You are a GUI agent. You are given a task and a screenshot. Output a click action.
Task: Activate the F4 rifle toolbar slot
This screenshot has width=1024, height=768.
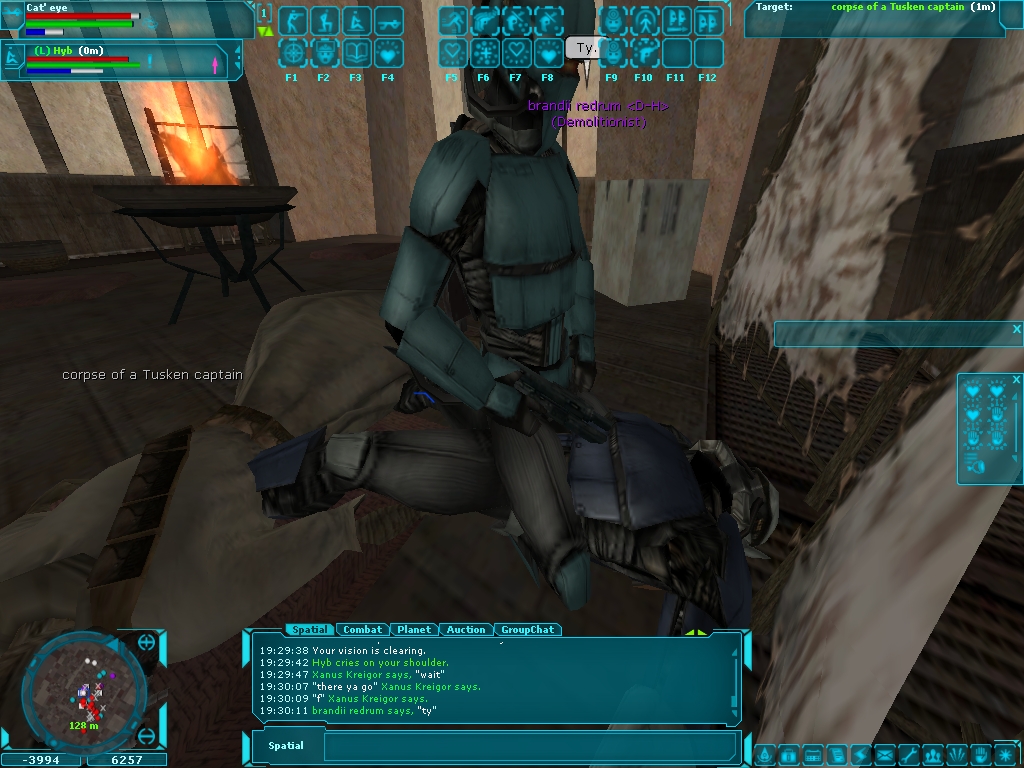[x=388, y=21]
